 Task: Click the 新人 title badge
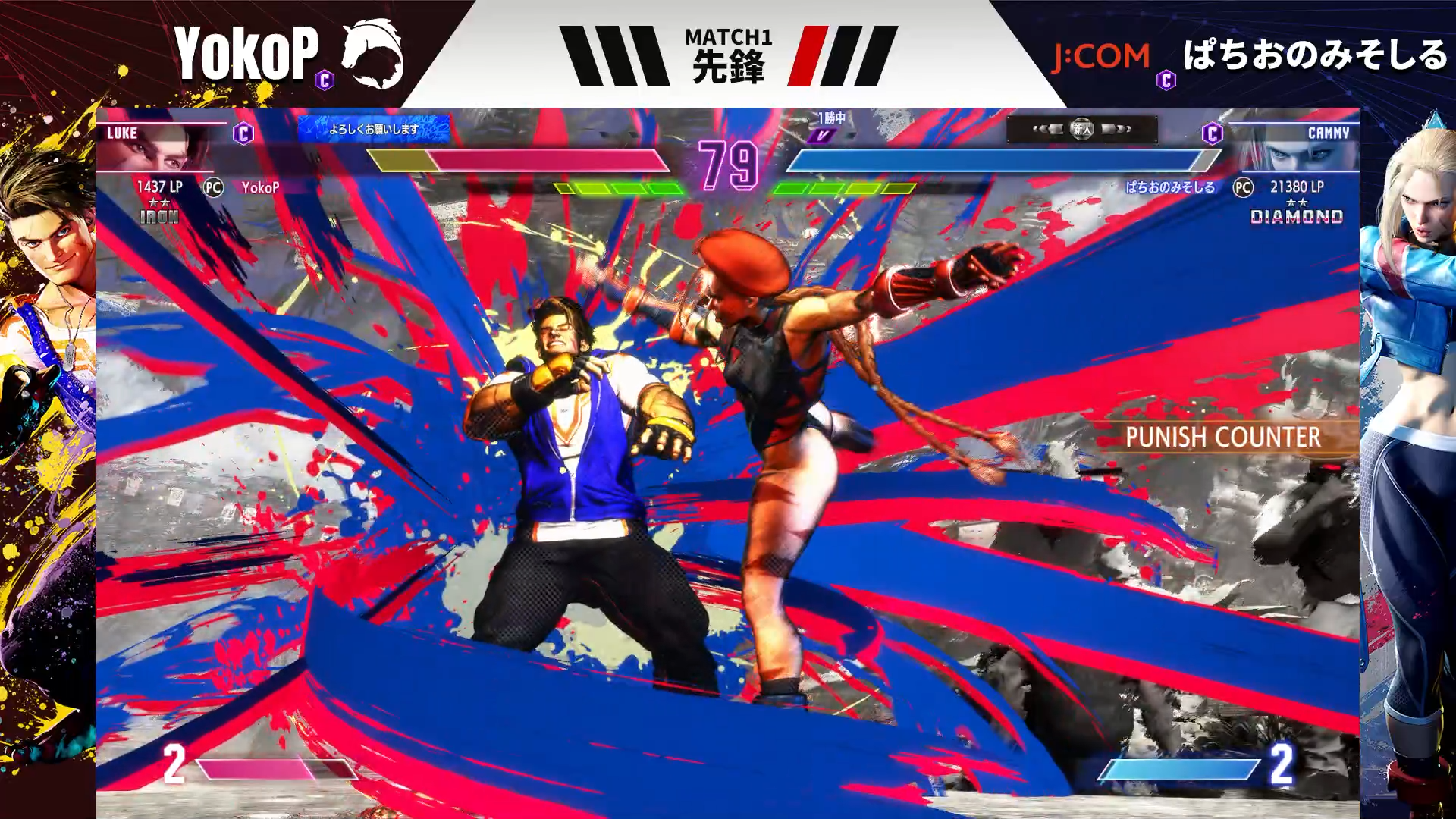coord(1081,129)
